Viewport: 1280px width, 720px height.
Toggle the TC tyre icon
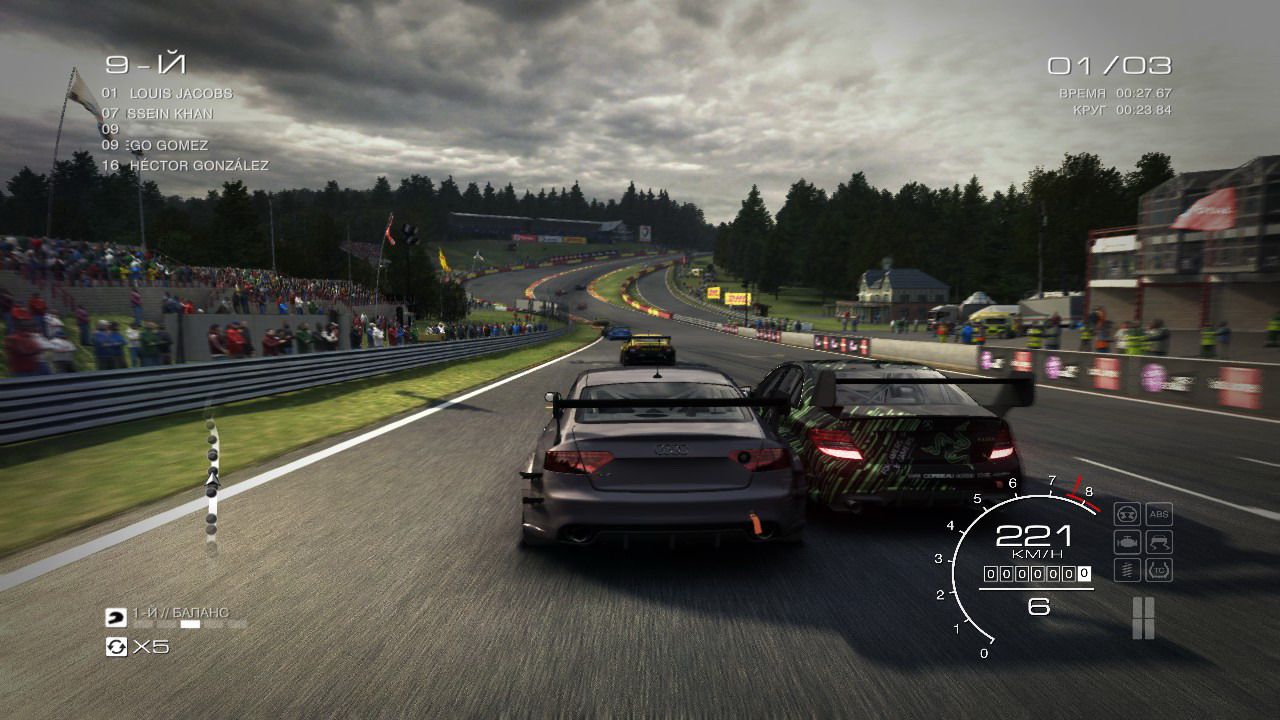[1158, 570]
